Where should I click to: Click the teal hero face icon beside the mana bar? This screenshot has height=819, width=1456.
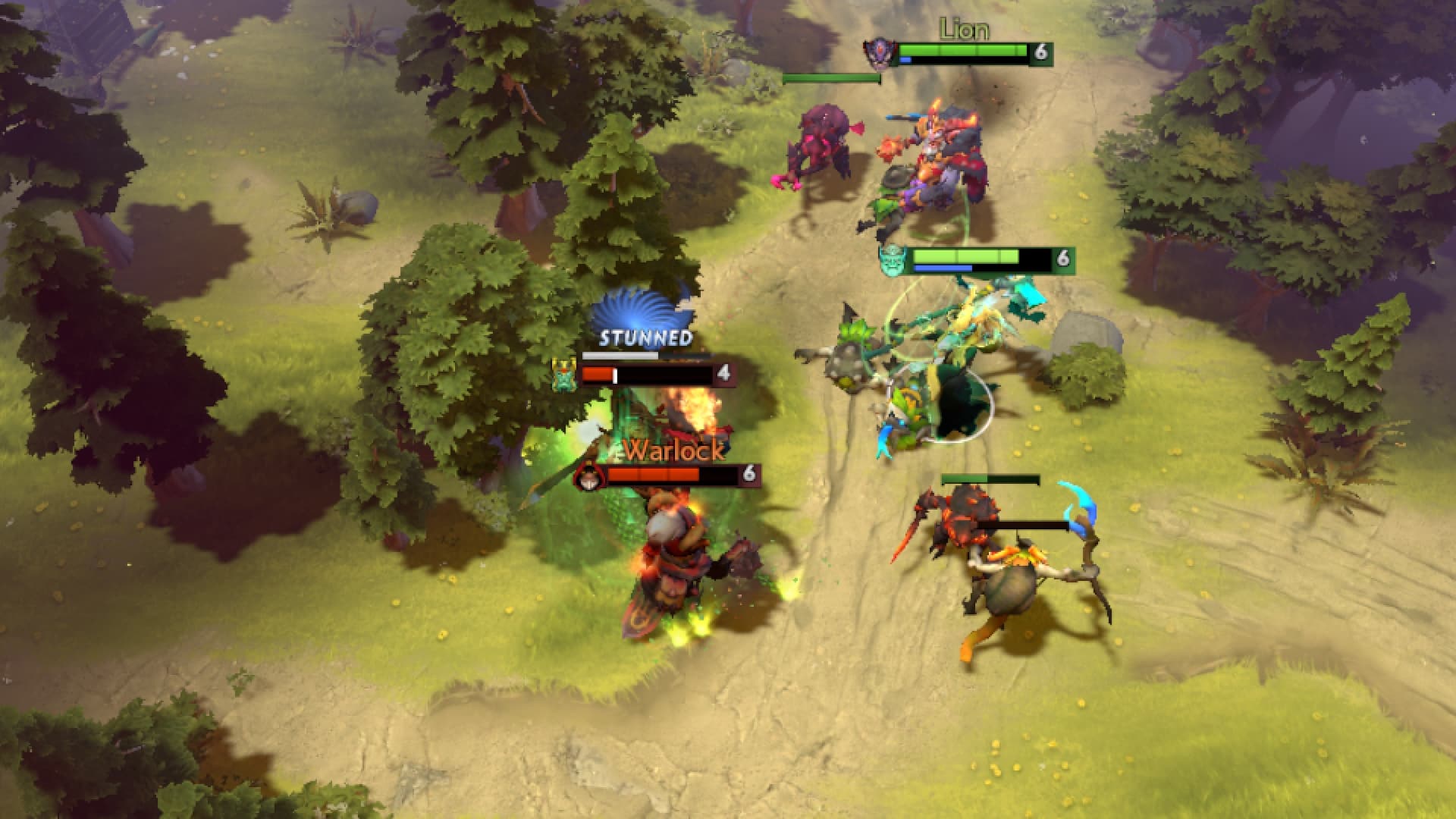(892, 260)
